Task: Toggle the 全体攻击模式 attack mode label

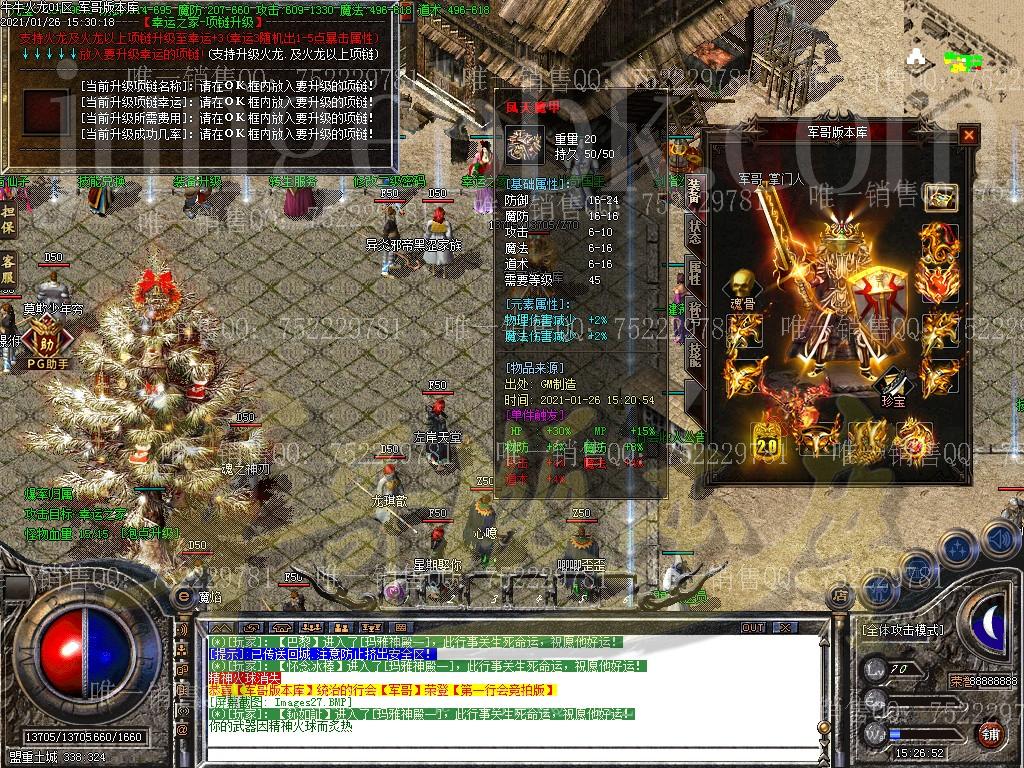Action: point(902,630)
